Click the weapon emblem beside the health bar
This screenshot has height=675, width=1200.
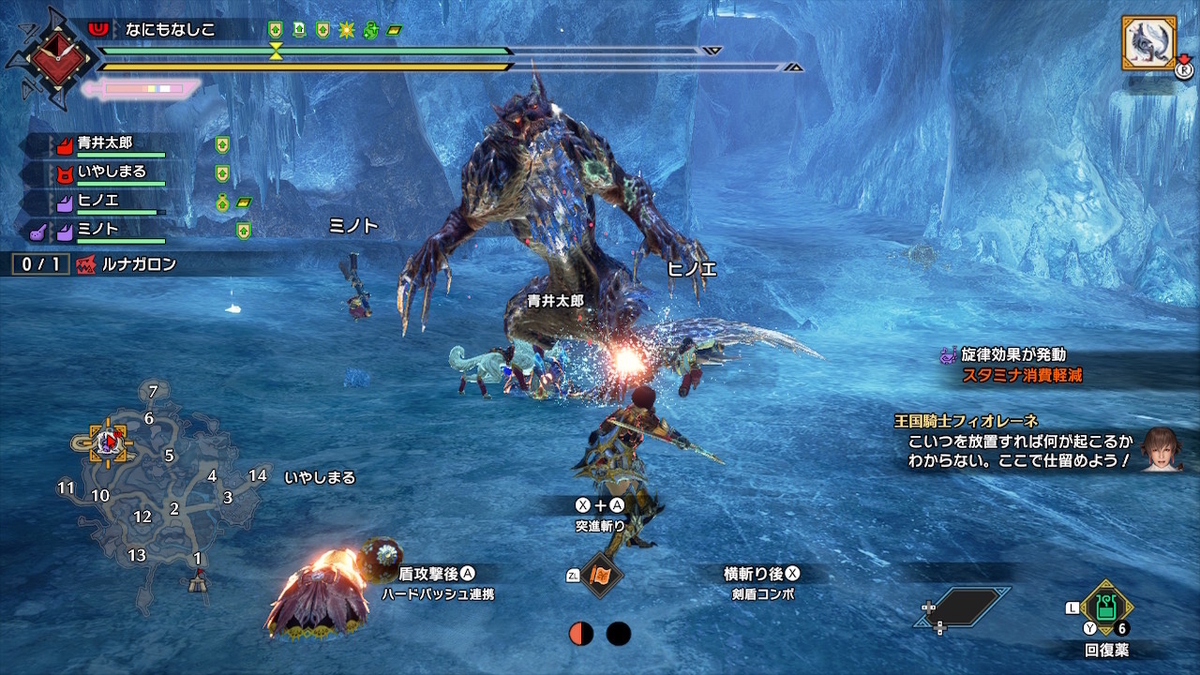[x=48, y=56]
